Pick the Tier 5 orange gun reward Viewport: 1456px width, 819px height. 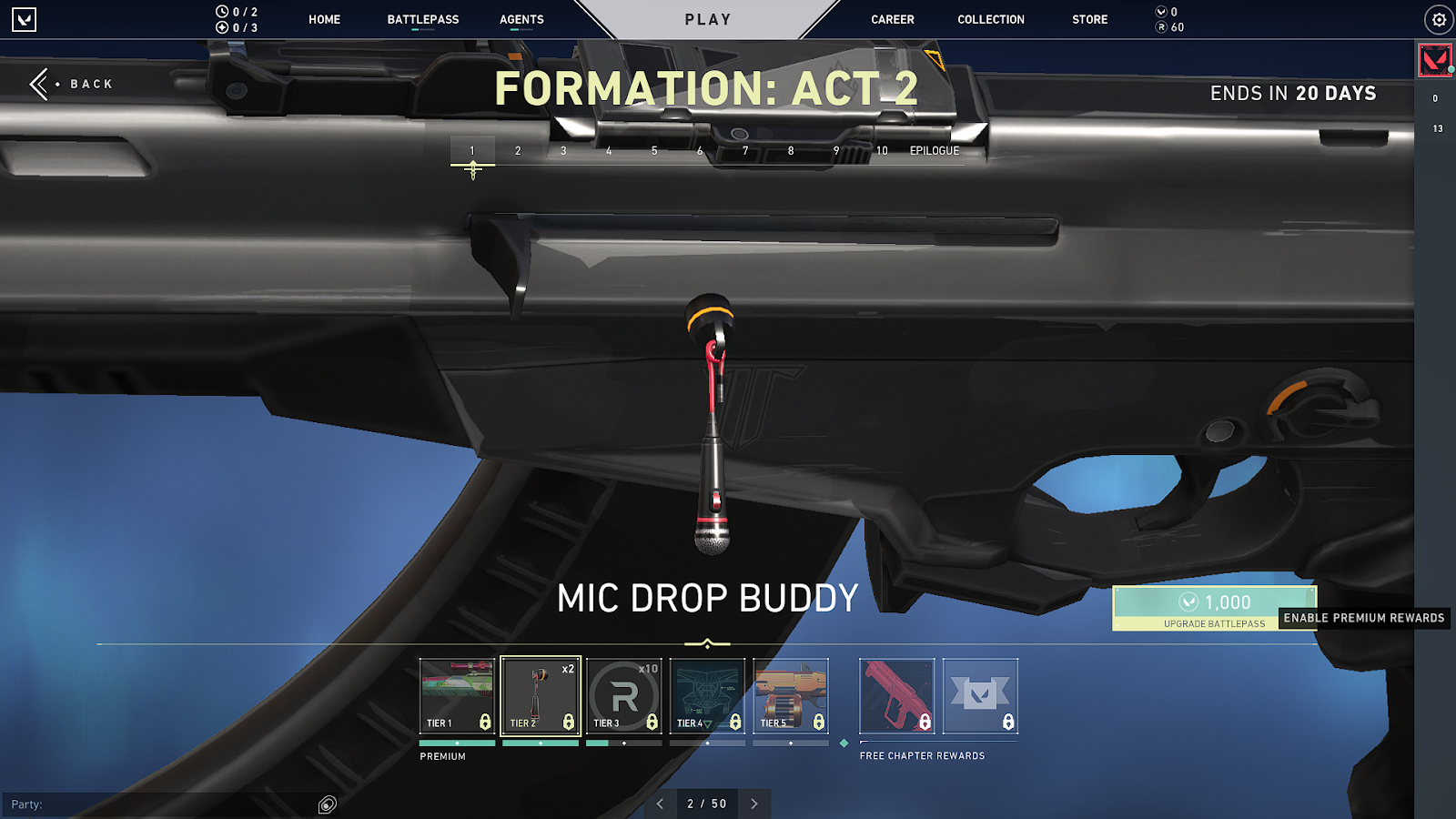coord(791,696)
